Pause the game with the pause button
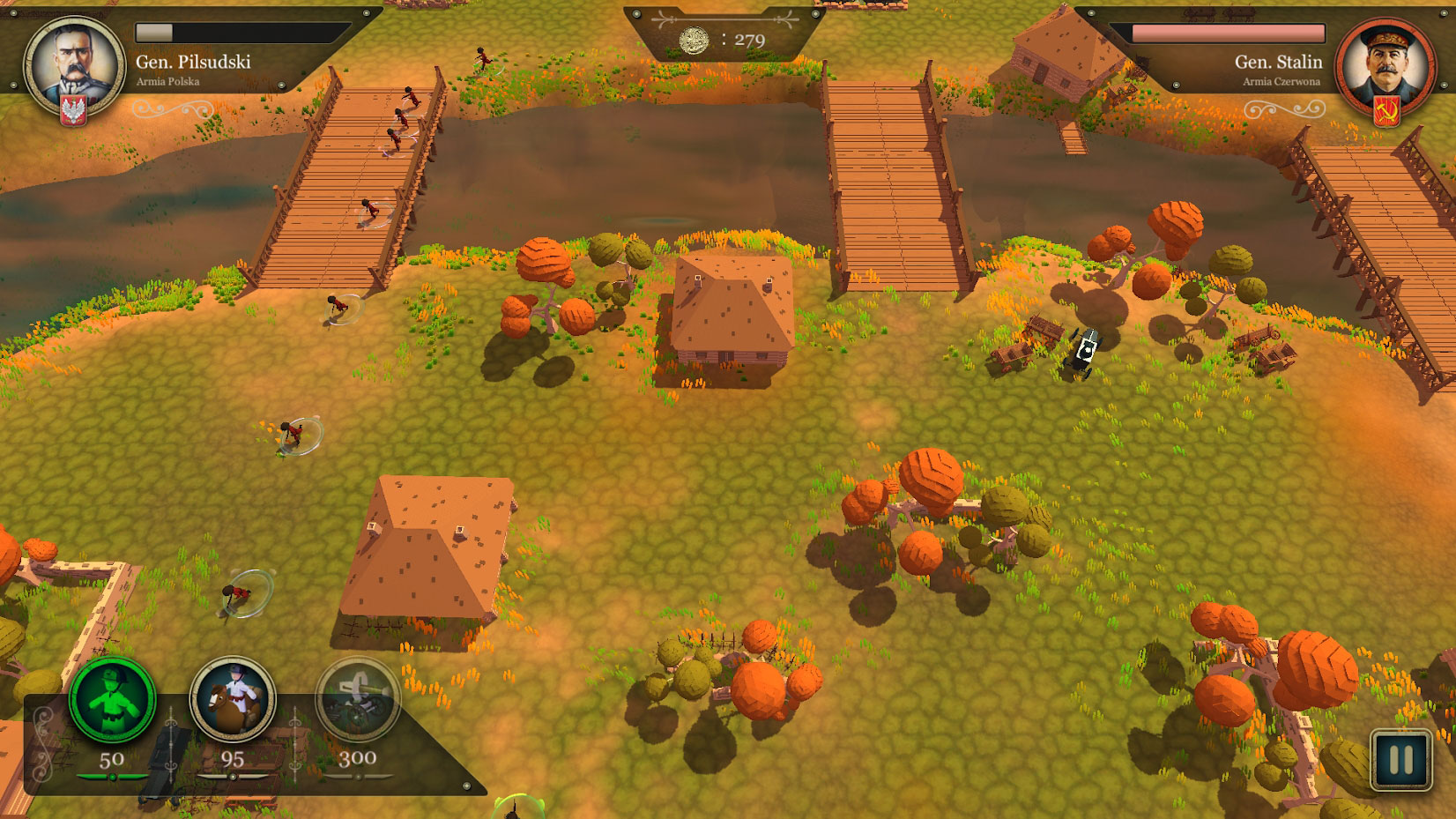 1400,759
